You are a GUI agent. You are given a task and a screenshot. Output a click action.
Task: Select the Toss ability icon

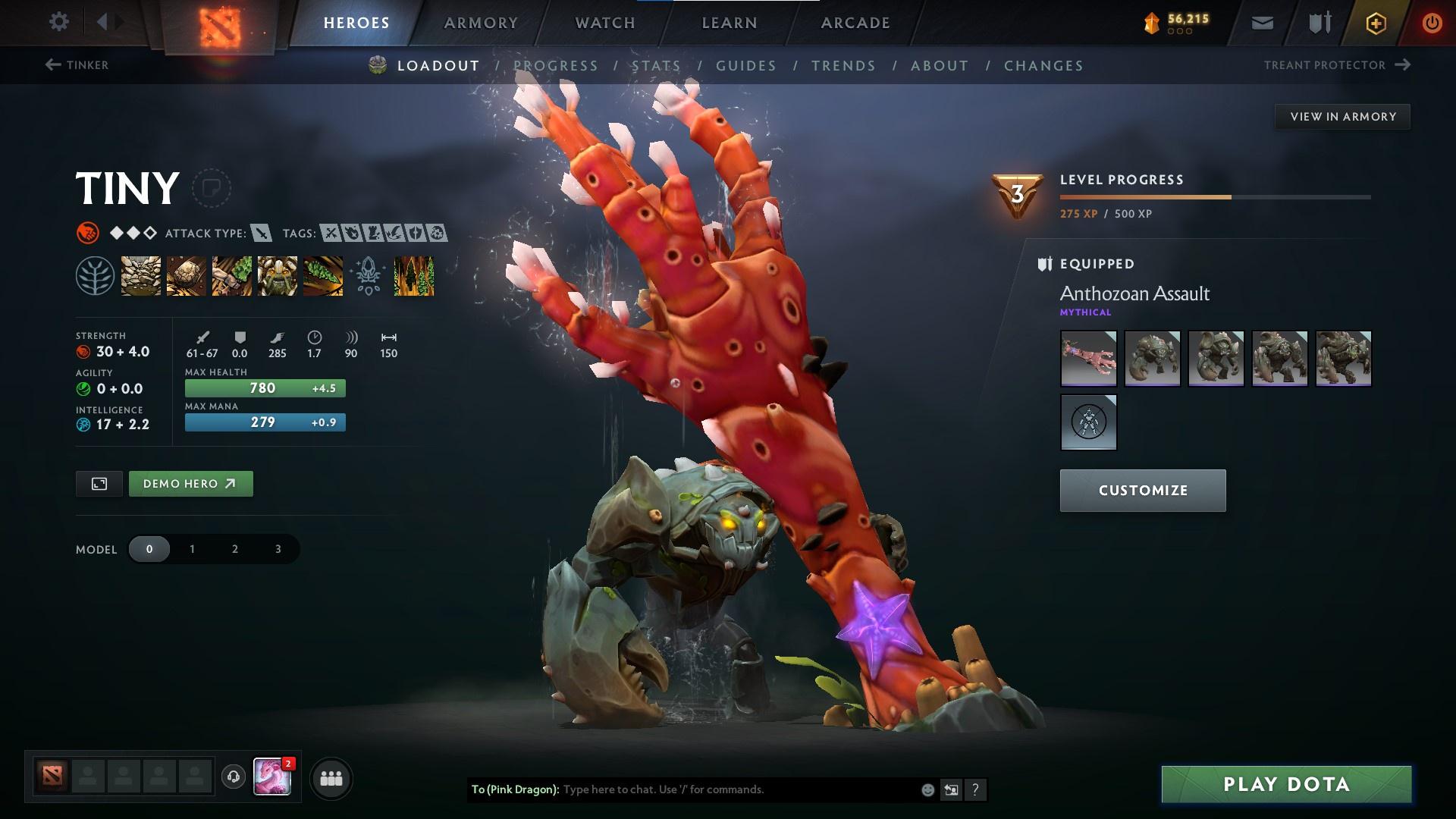184,275
